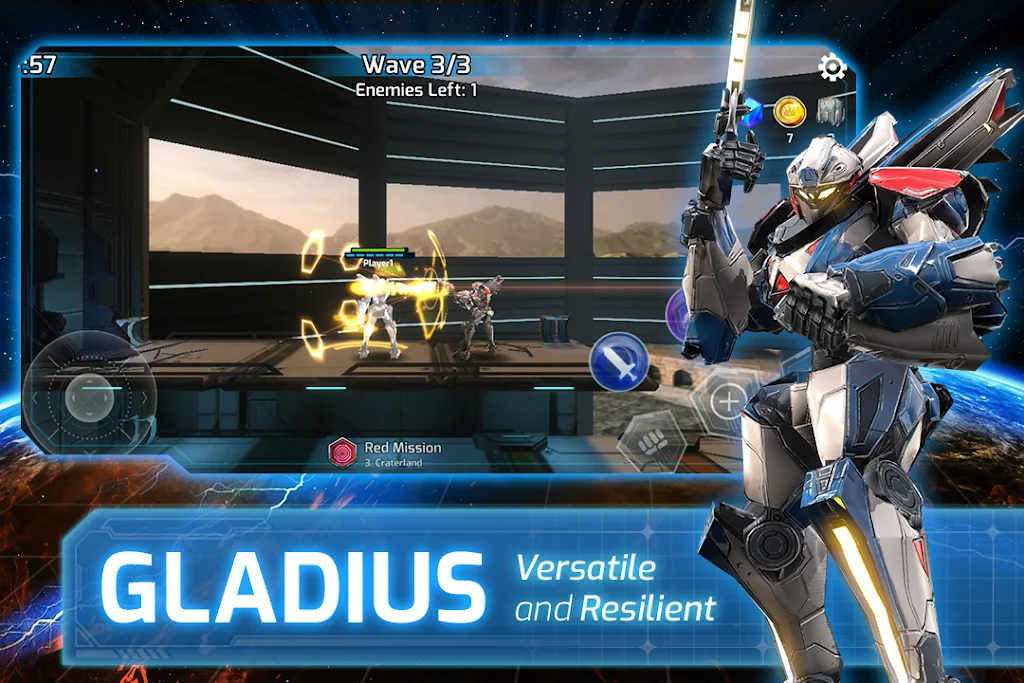Open settings with the gear icon
This screenshot has height=683, width=1024.
click(x=832, y=68)
